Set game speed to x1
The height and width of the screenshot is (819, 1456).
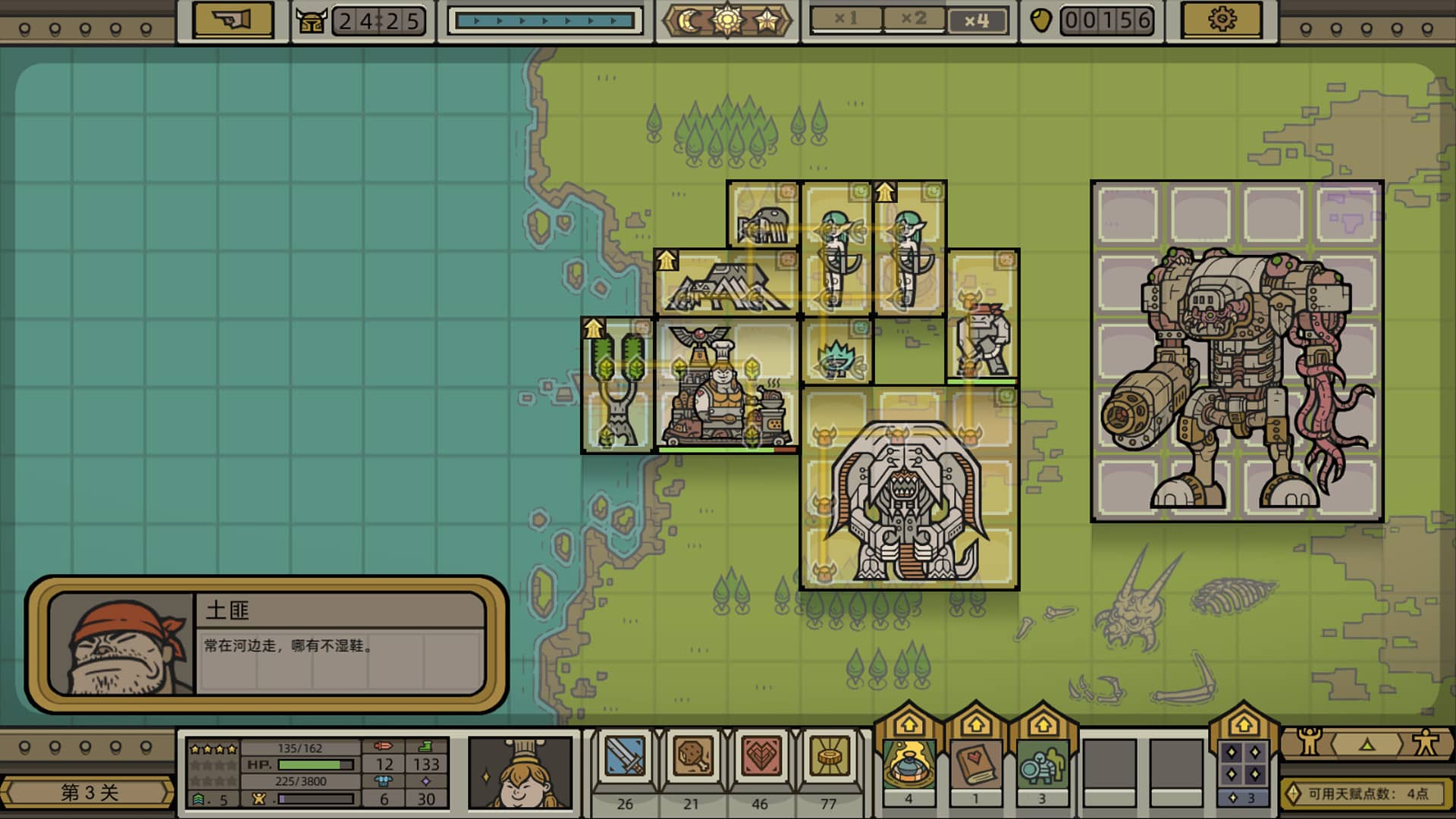[x=846, y=20]
